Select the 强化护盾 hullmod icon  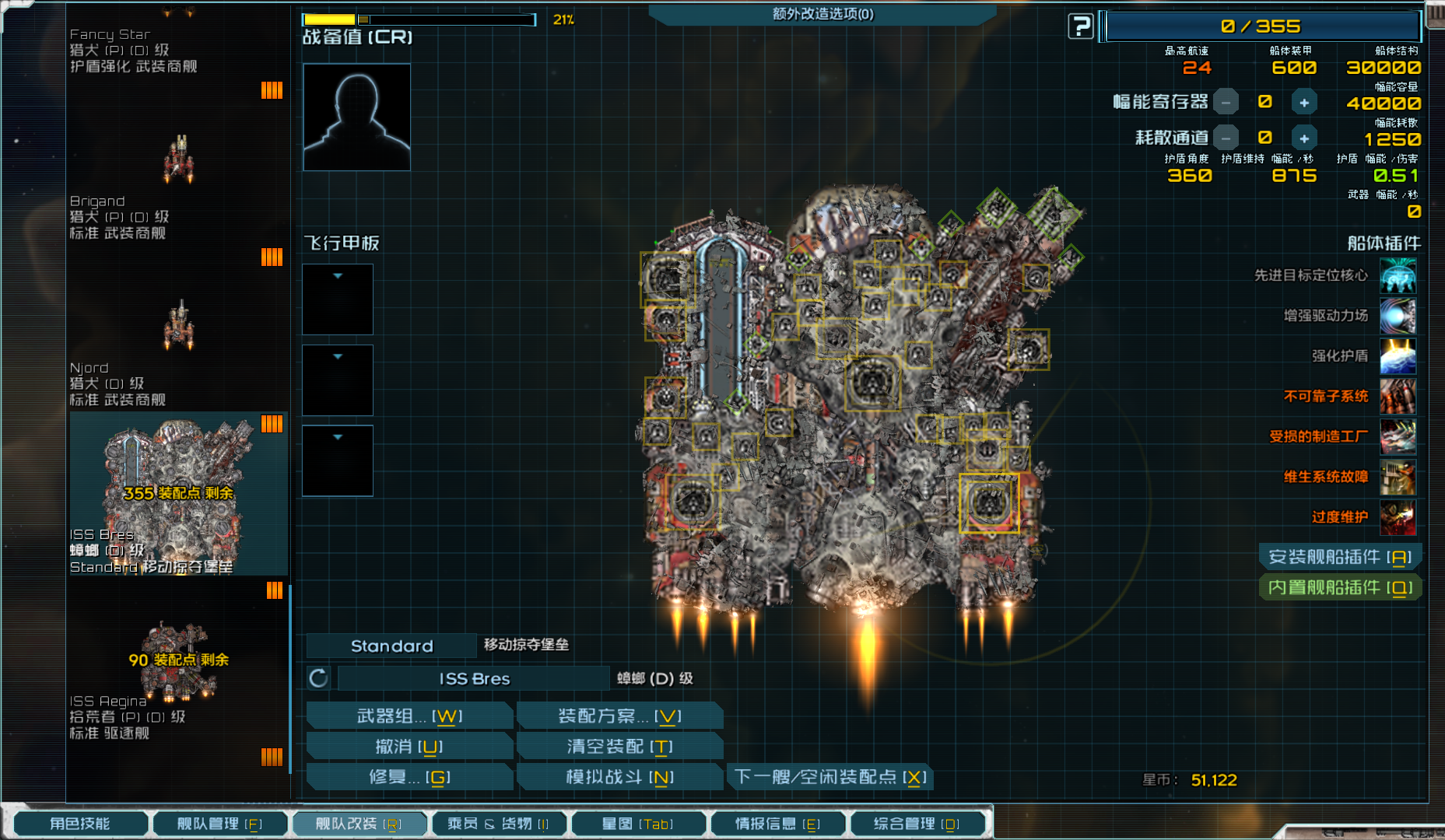1398,356
